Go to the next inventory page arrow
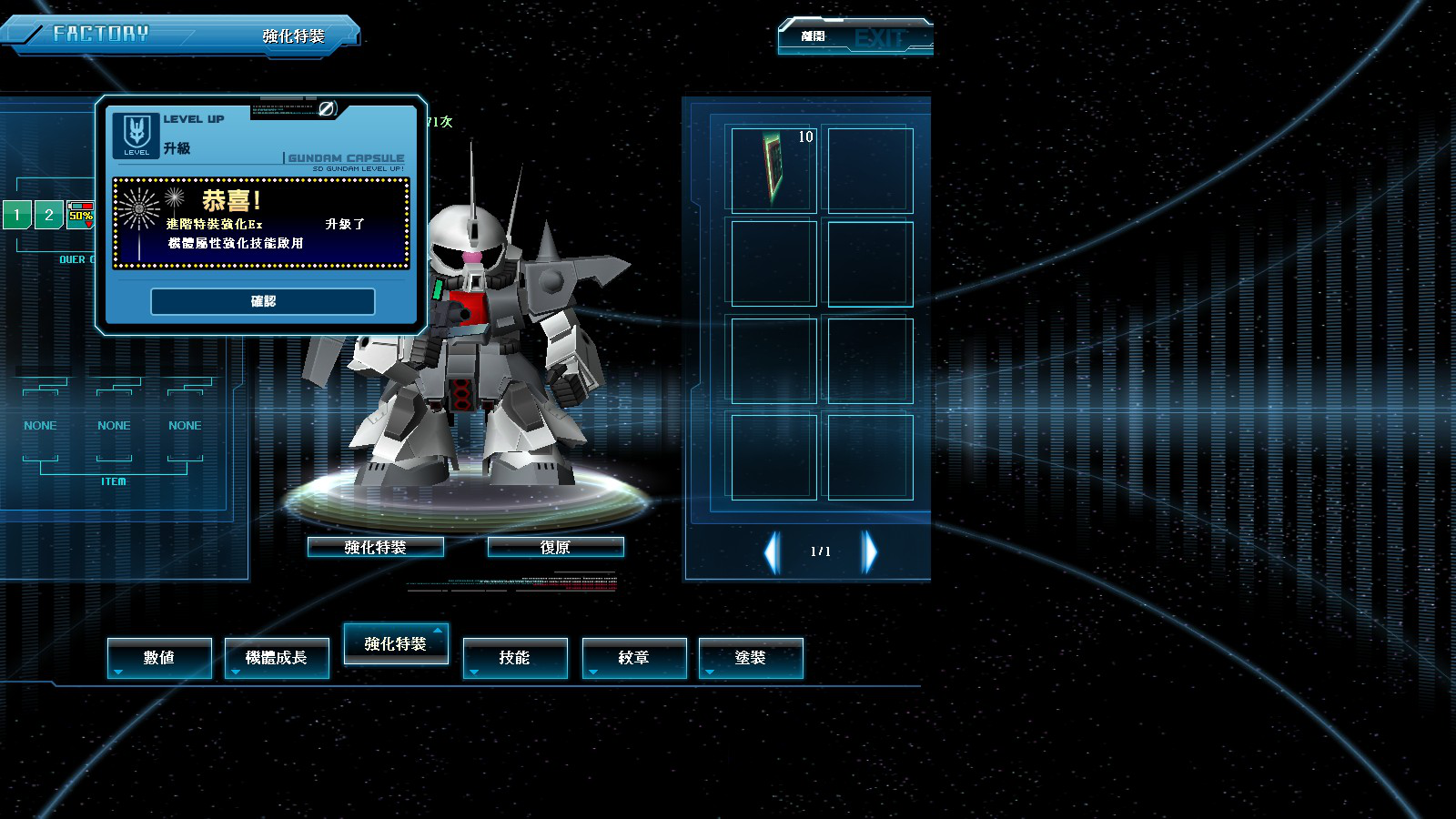This screenshot has height=819, width=1456. (x=870, y=551)
